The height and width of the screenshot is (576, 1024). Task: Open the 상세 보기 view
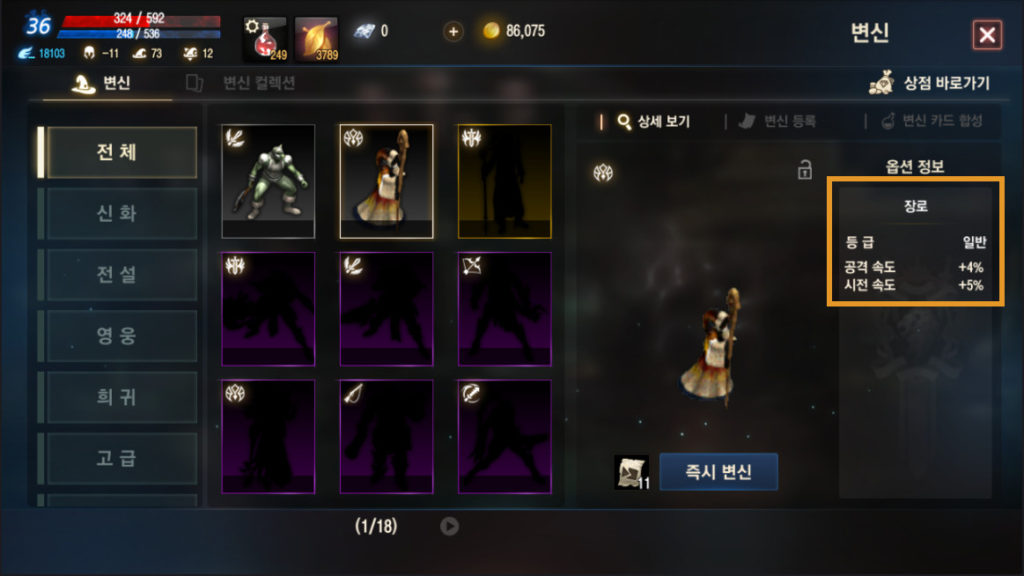point(655,122)
